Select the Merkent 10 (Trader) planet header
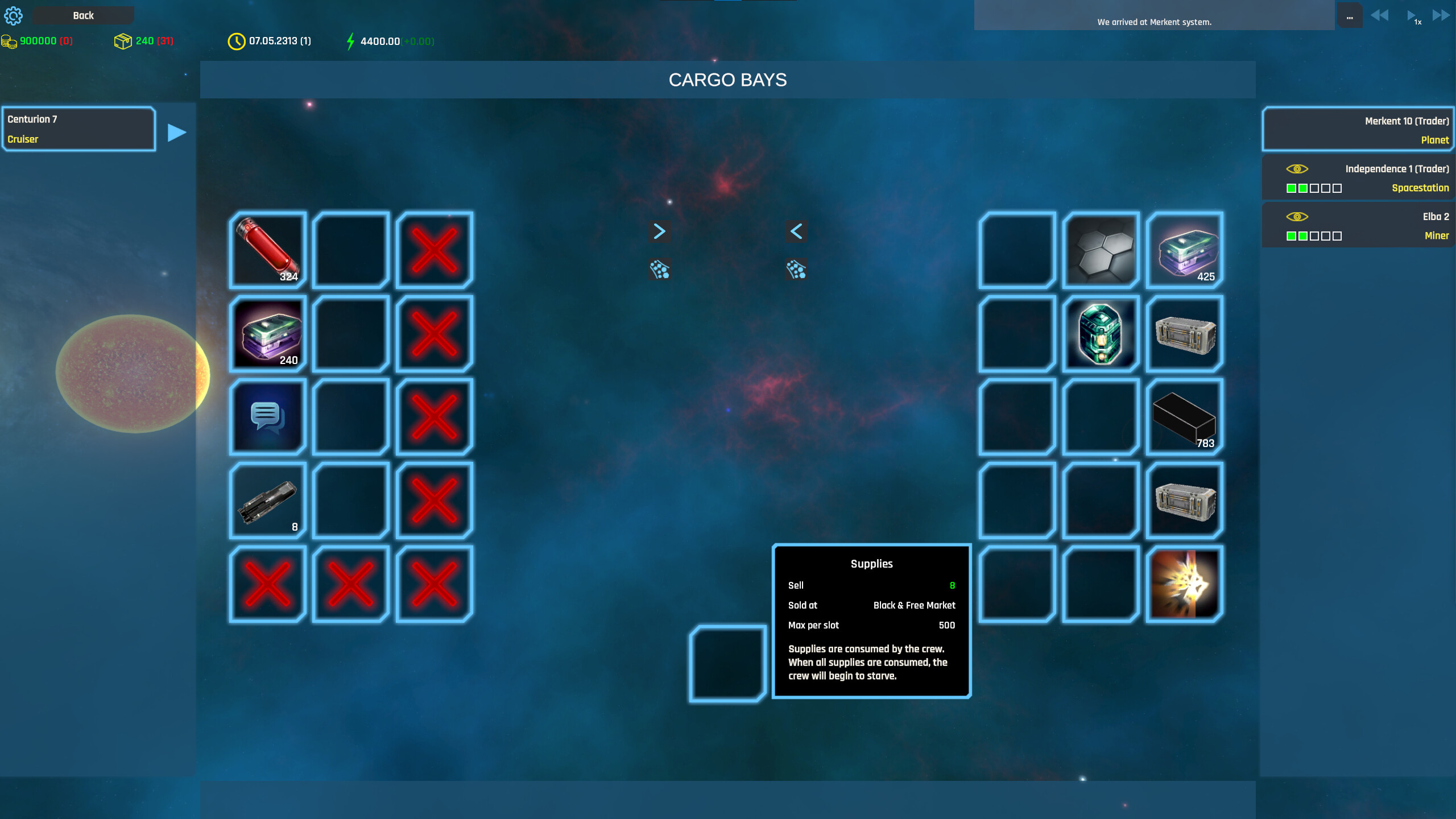1456x819 pixels. (x=1358, y=129)
